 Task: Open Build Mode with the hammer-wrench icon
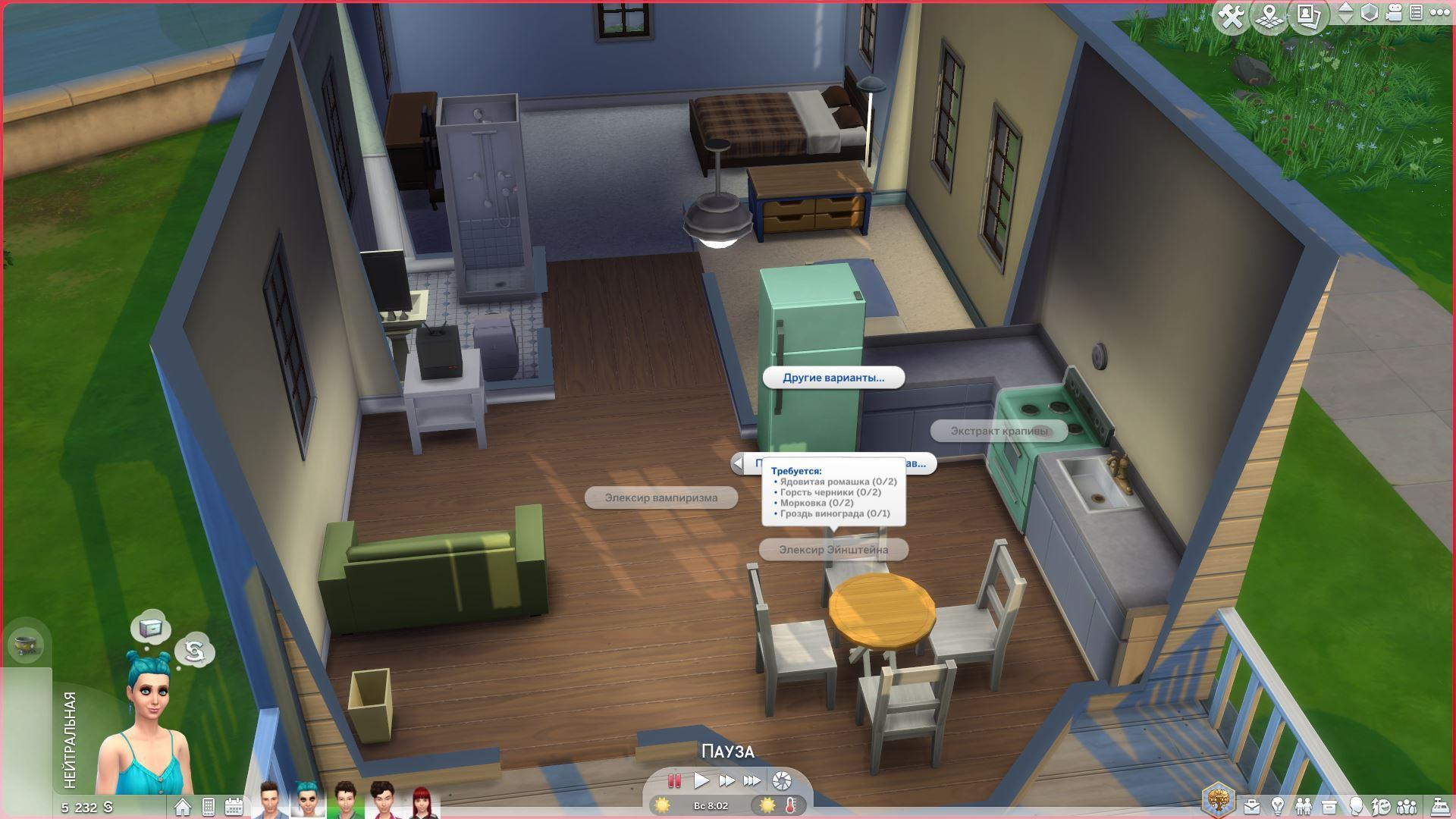1231,16
